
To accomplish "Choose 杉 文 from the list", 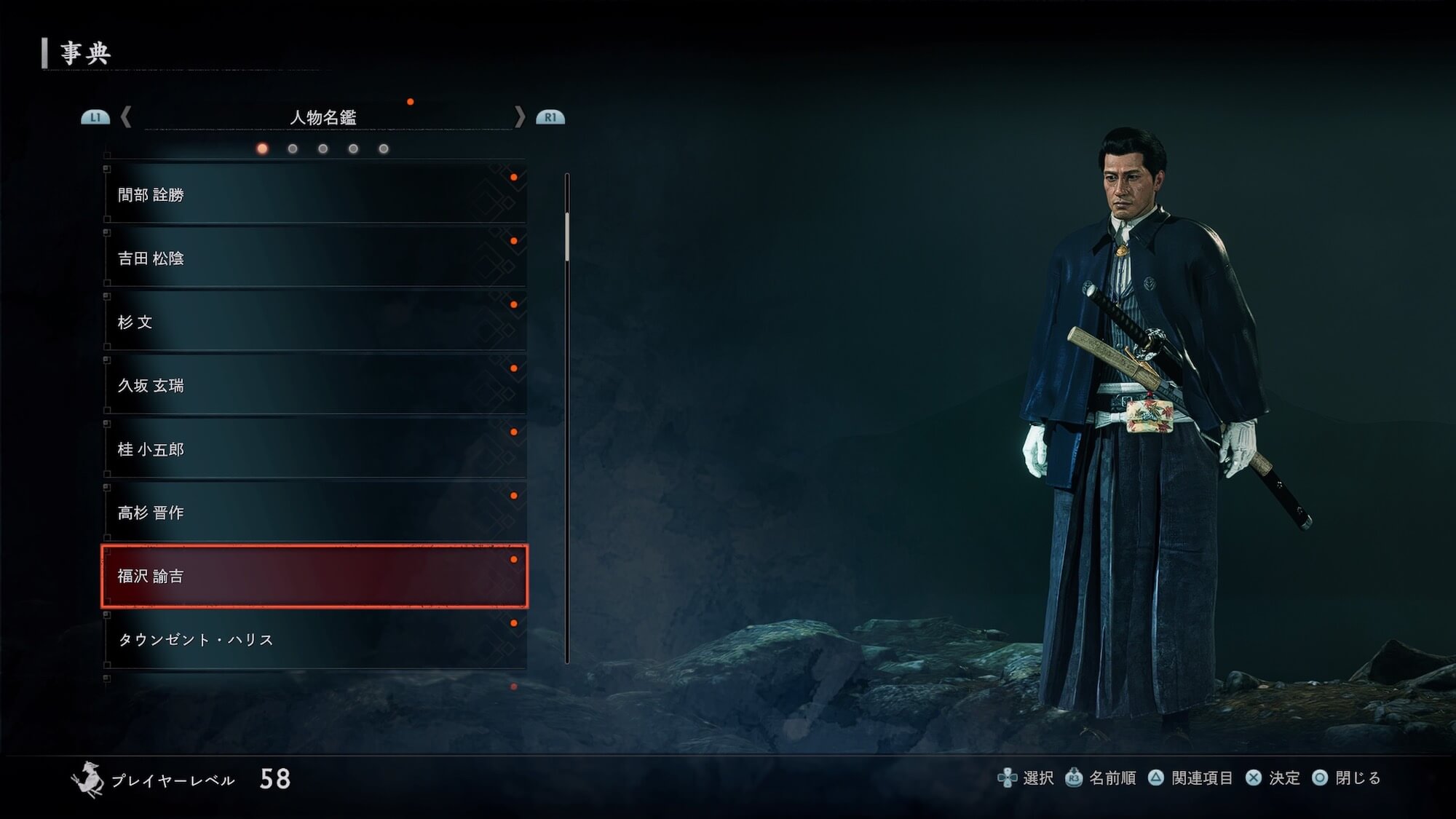I will point(314,322).
